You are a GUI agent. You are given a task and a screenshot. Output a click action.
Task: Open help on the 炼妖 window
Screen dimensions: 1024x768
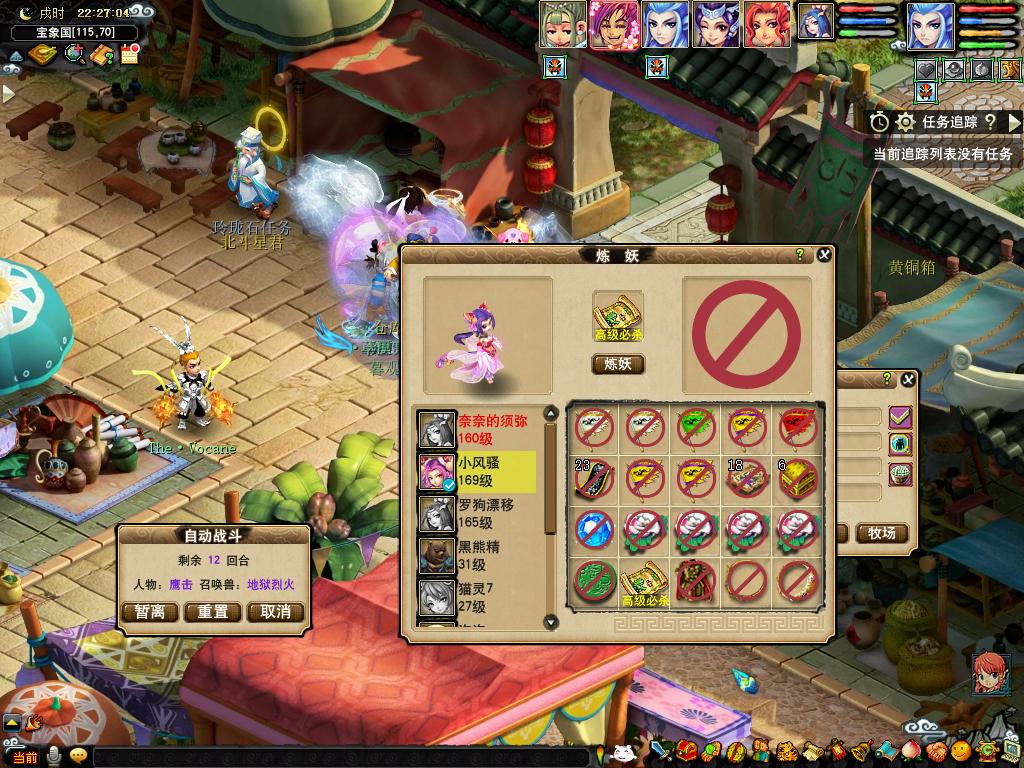pos(800,255)
